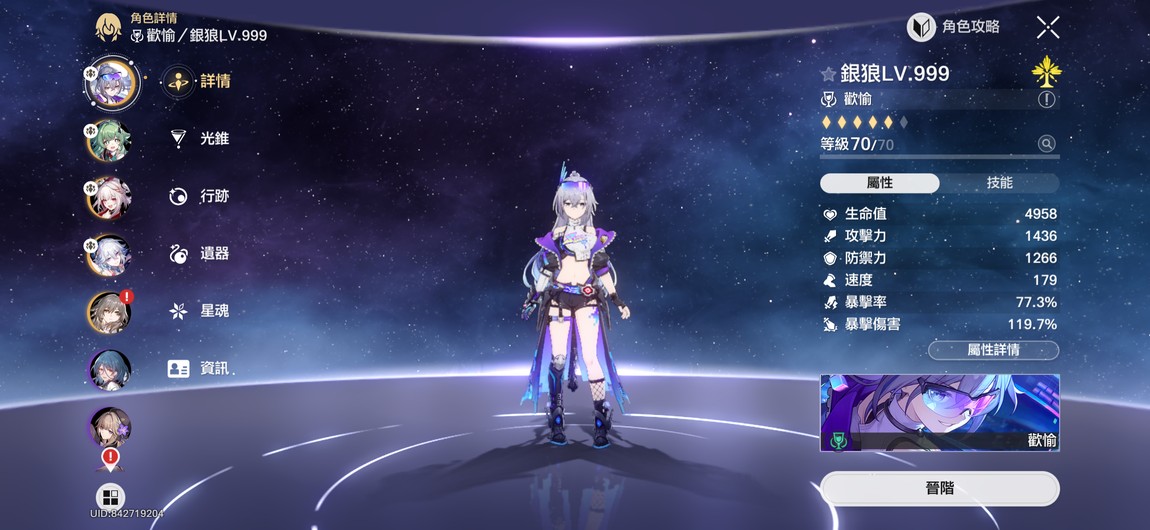Tap the 晉階 ascend button
1150x530 pixels.
939,489
